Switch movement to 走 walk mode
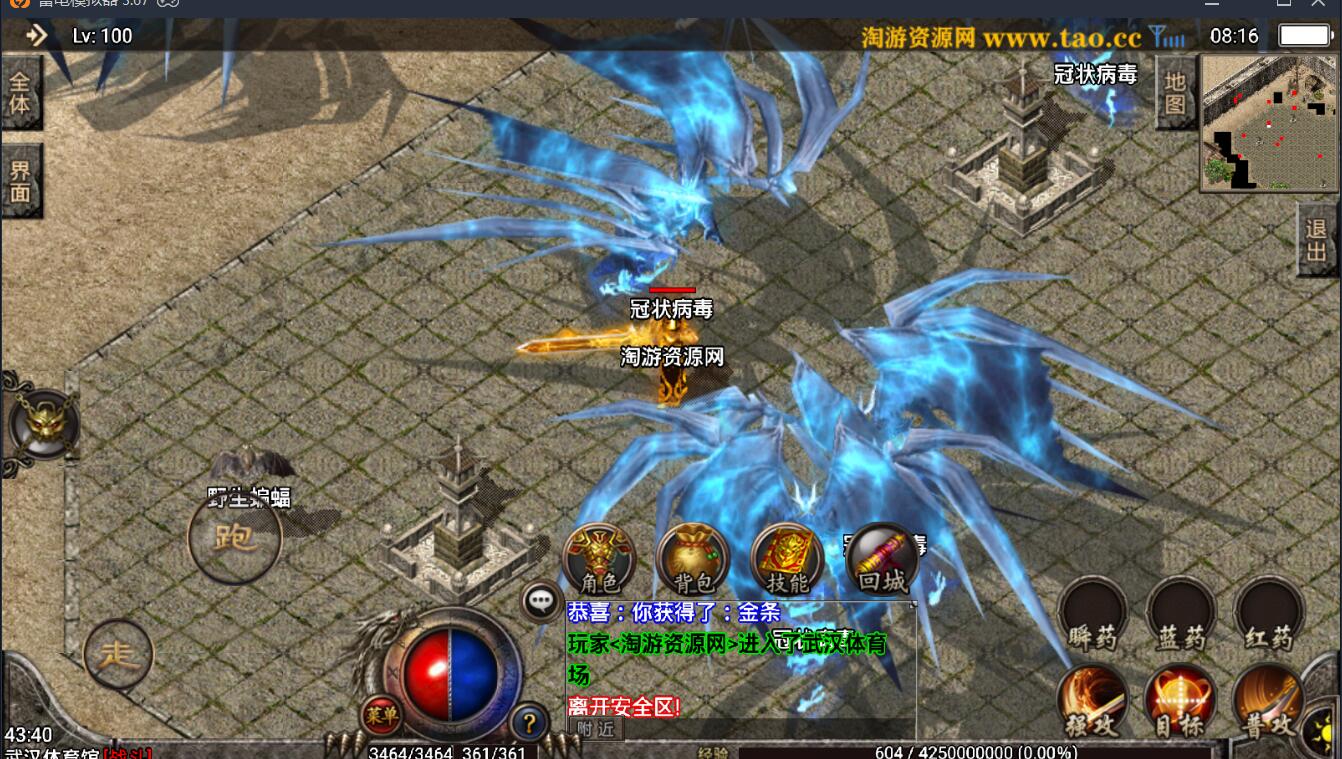The width and height of the screenshot is (1342, 759). coord(119,654)
